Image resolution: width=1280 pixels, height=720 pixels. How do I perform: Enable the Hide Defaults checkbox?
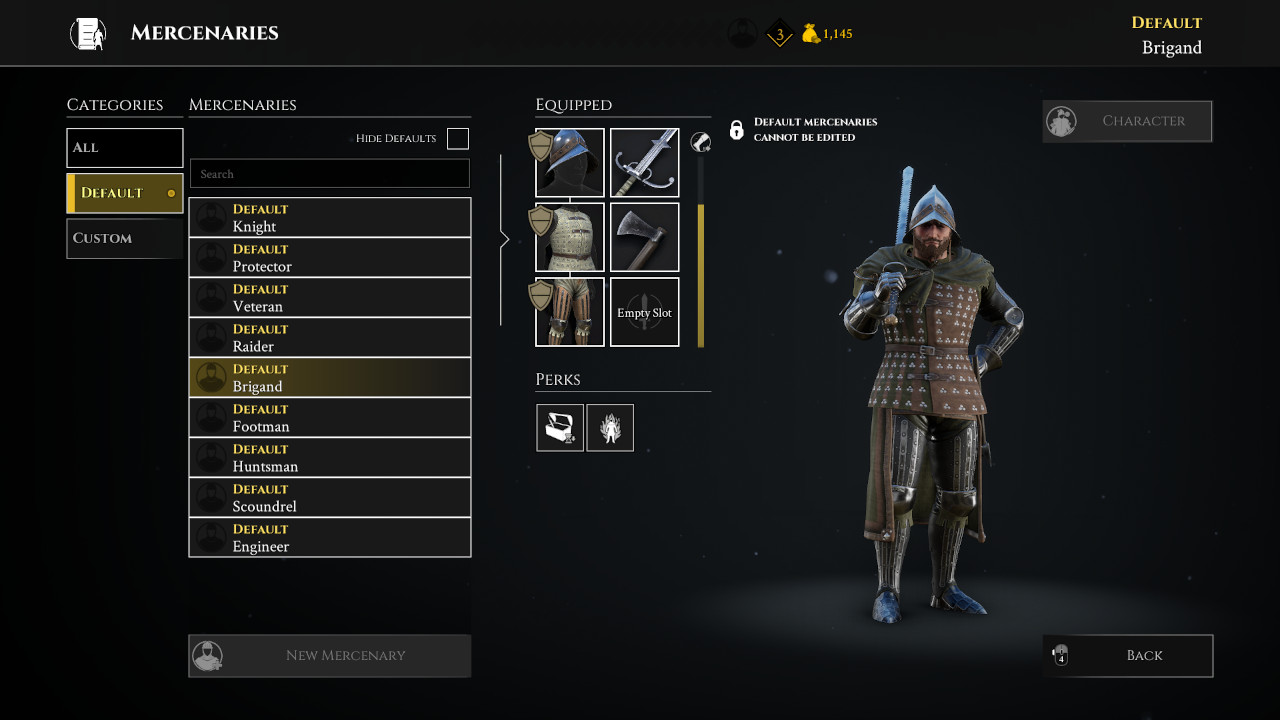[x=457, y=139]
